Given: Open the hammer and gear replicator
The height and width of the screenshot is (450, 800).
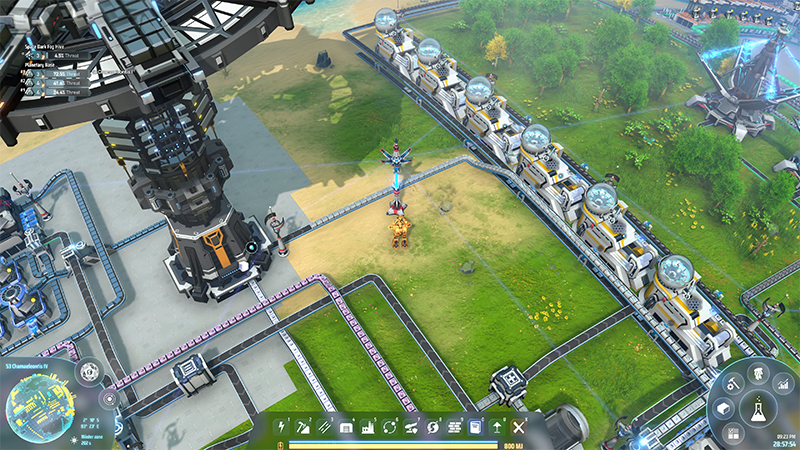Looking at the screenshot, I should [732, 383].
